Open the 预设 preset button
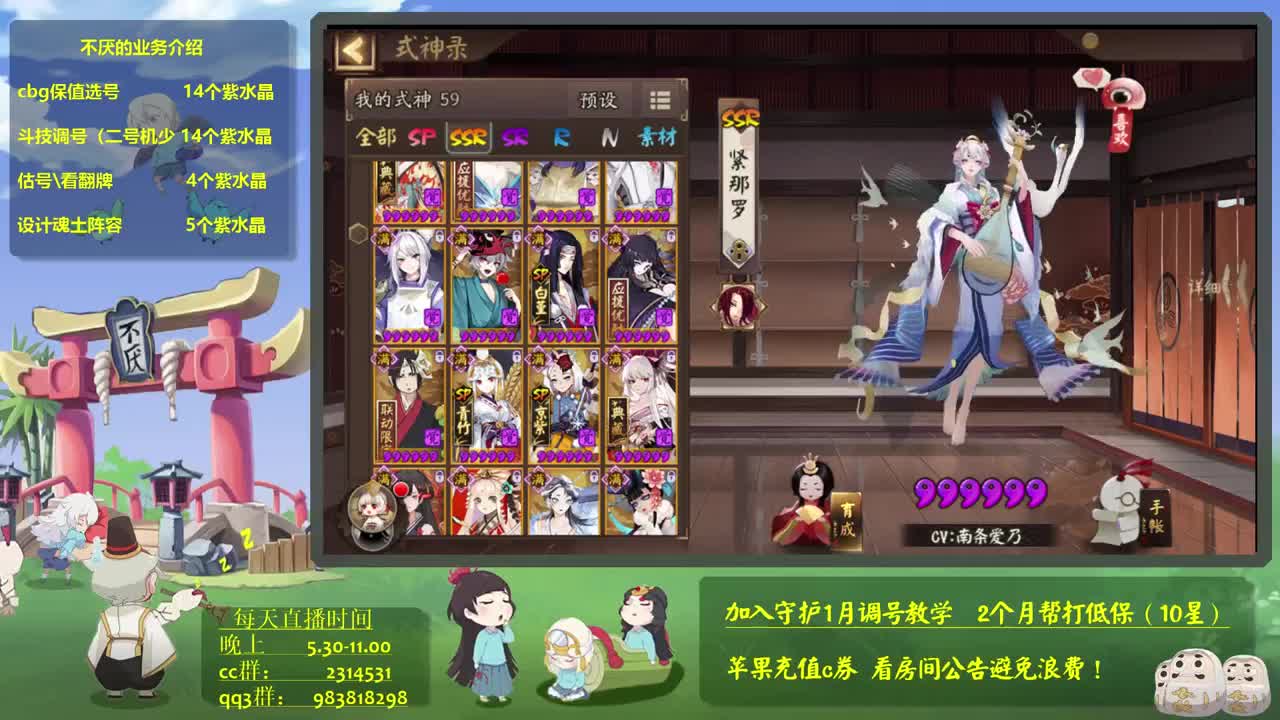The height and width of the screenshot is (720, 1280). coord(597,102)
